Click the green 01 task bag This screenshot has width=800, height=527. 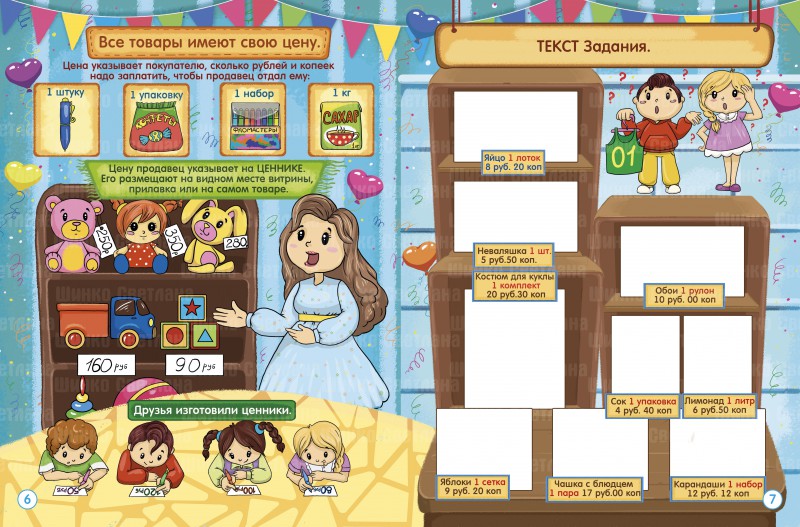click(625, 155)
